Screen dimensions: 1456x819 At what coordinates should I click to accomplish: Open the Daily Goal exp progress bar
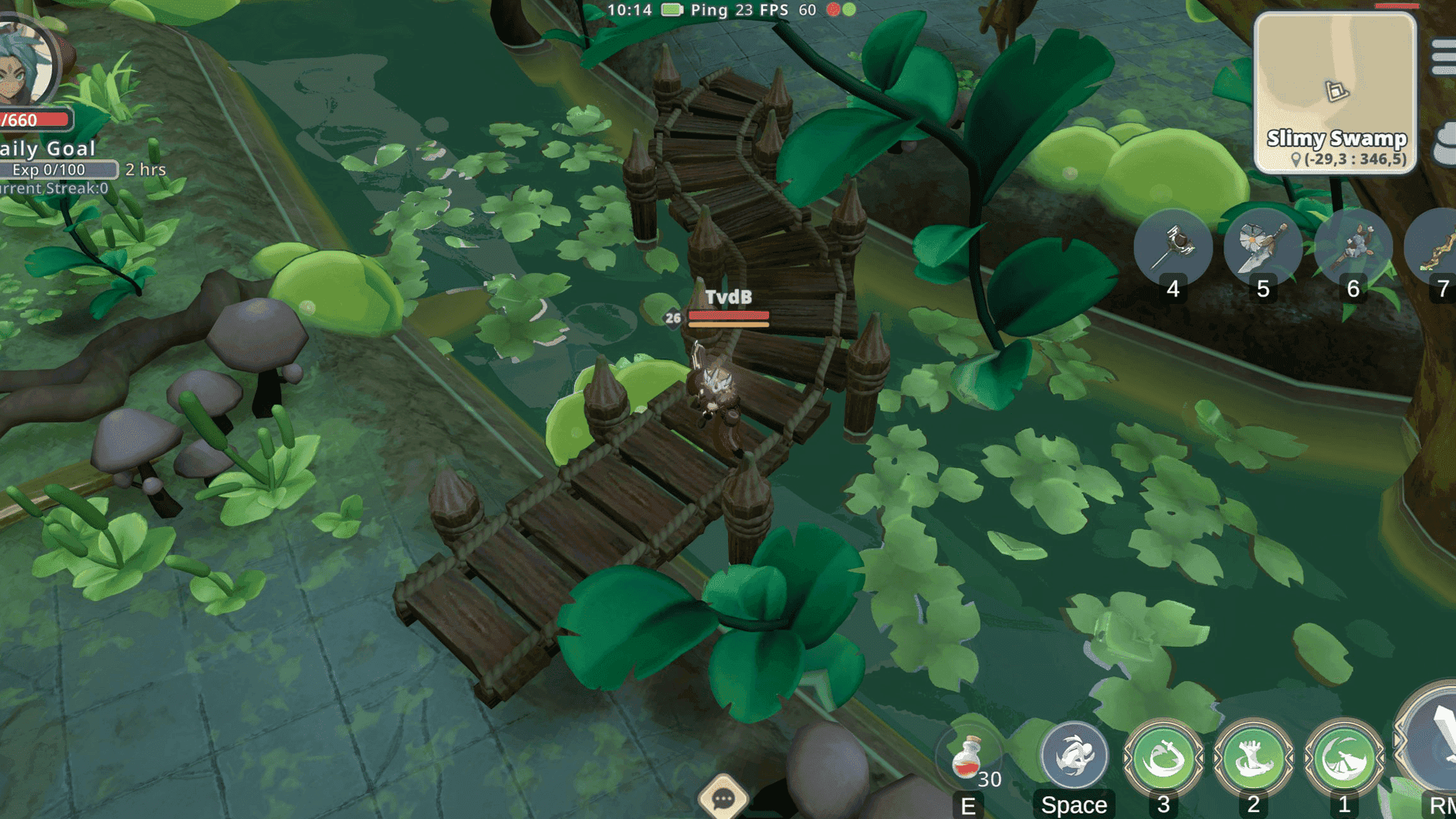(x=57, y=170)
